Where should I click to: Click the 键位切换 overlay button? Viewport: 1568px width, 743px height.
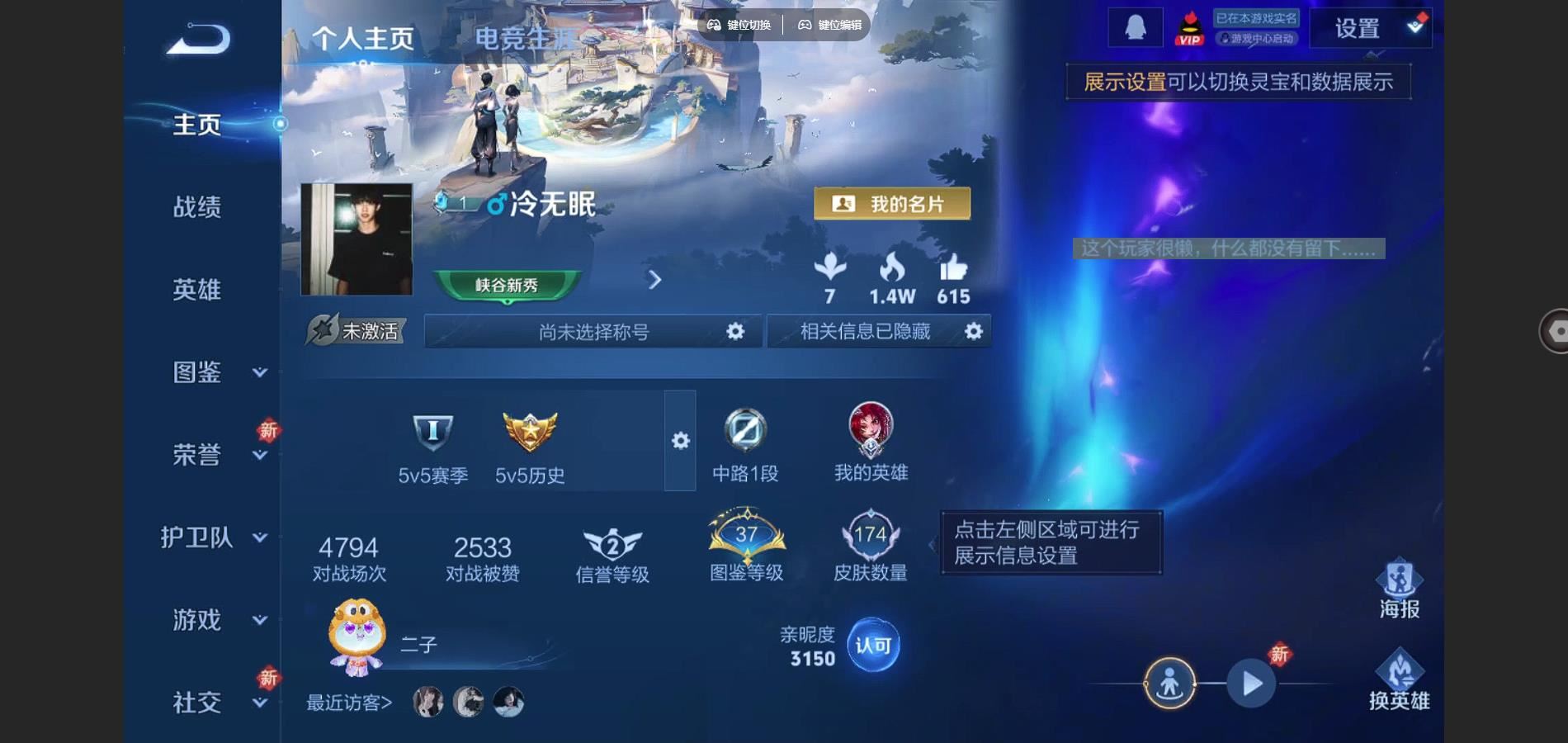[739, 25]
